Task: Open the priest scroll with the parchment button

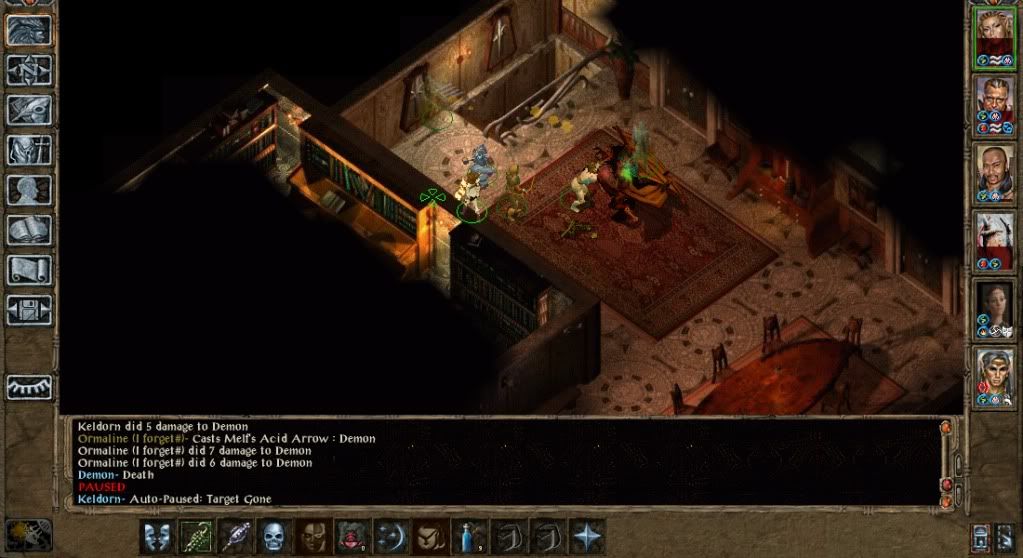Action: (29, 269)
